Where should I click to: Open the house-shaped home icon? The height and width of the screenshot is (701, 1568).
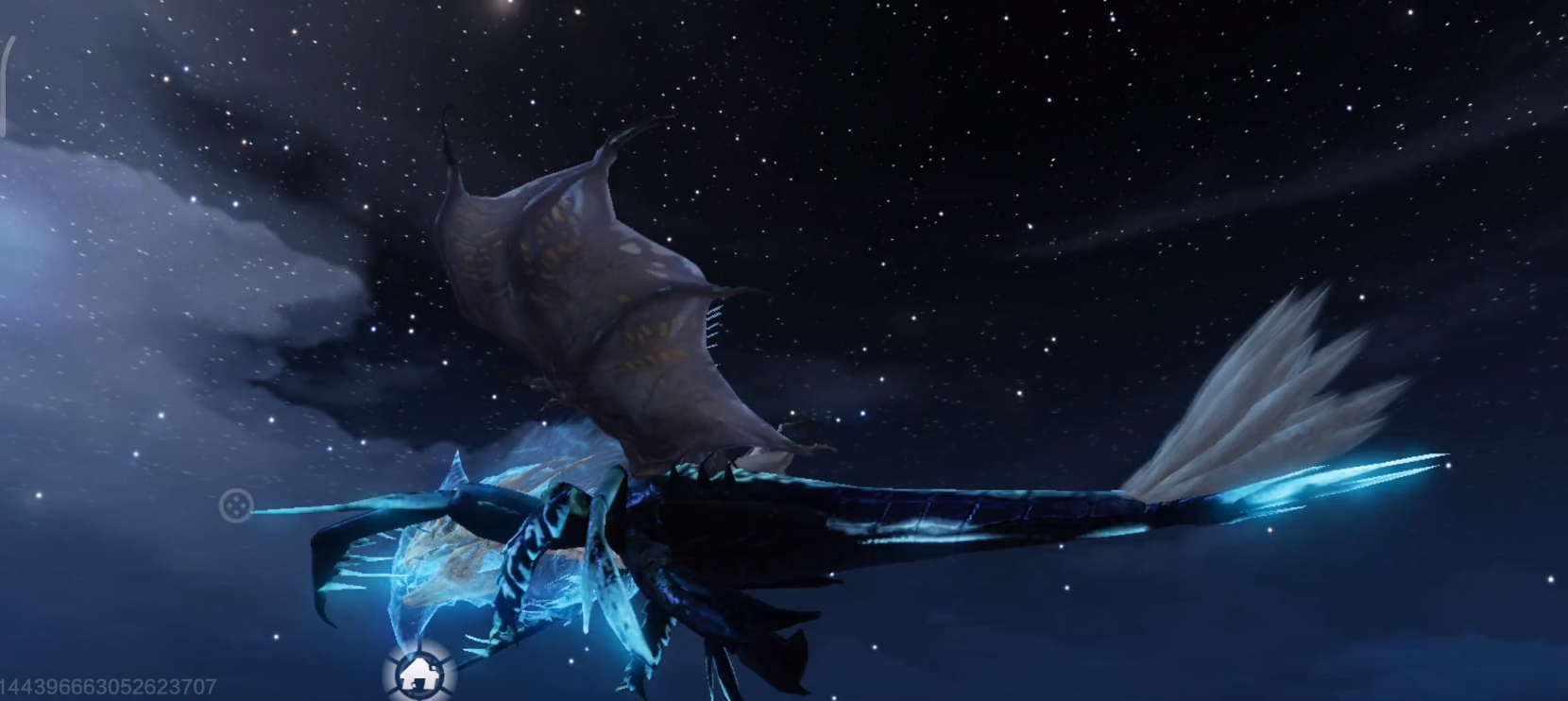(x=417, y=673)
